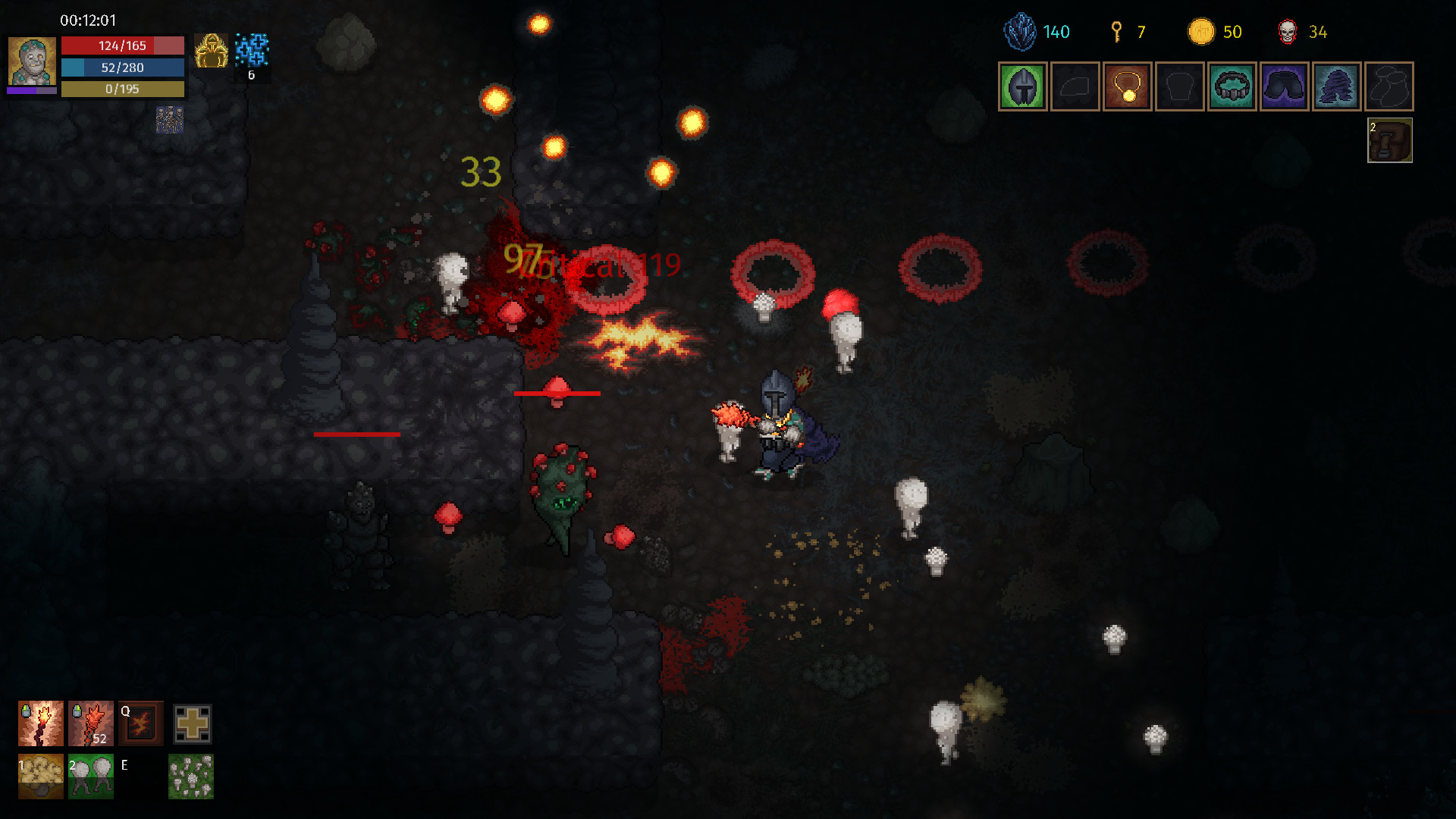The image size is (1456, 819).
Task: Click the blue healing buff stacked 6 times
Action: (x=253, y=51)
